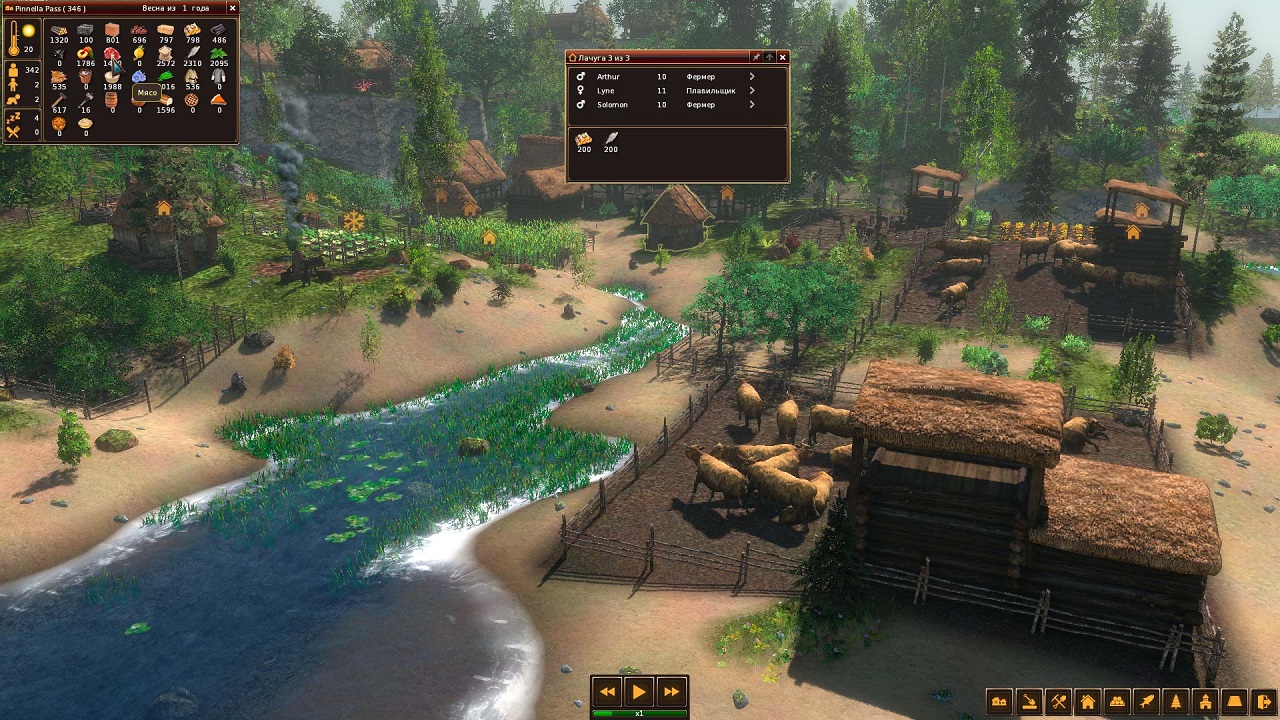Close the Pinnella Pass resource window
The height and width of the screenshot is (720, 1280).
232,8
